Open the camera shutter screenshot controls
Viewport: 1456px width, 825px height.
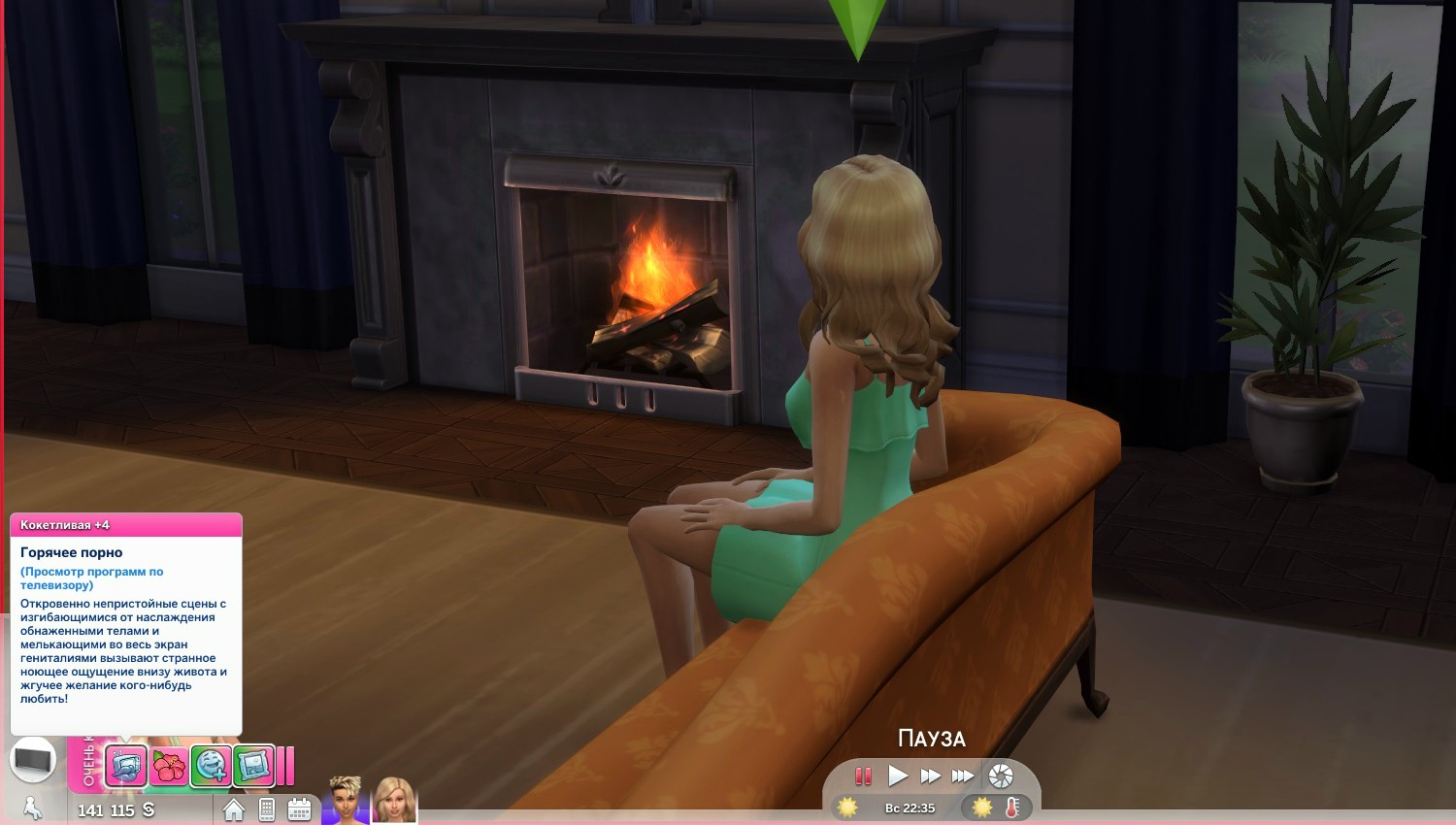point(1000,775)
